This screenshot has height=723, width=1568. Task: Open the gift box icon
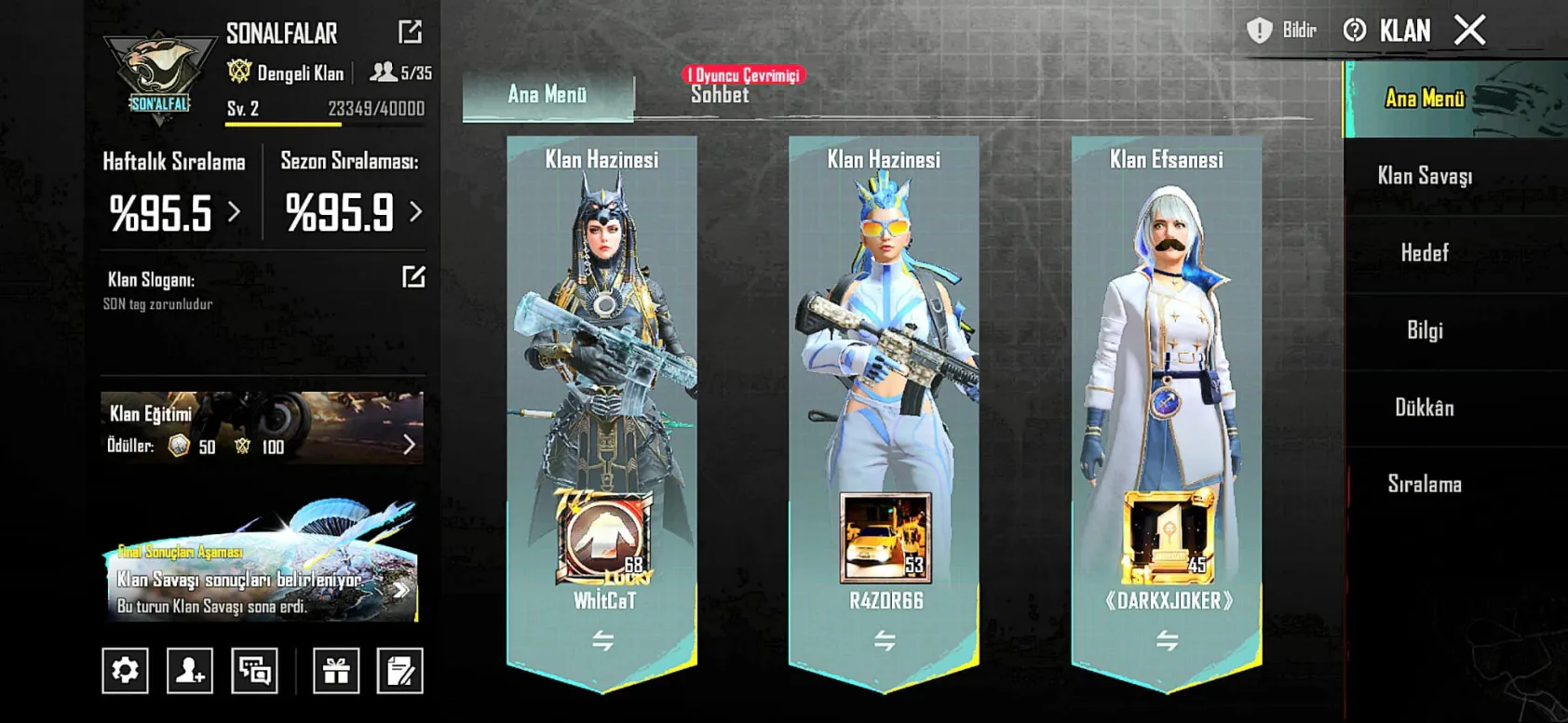point(335,670)
